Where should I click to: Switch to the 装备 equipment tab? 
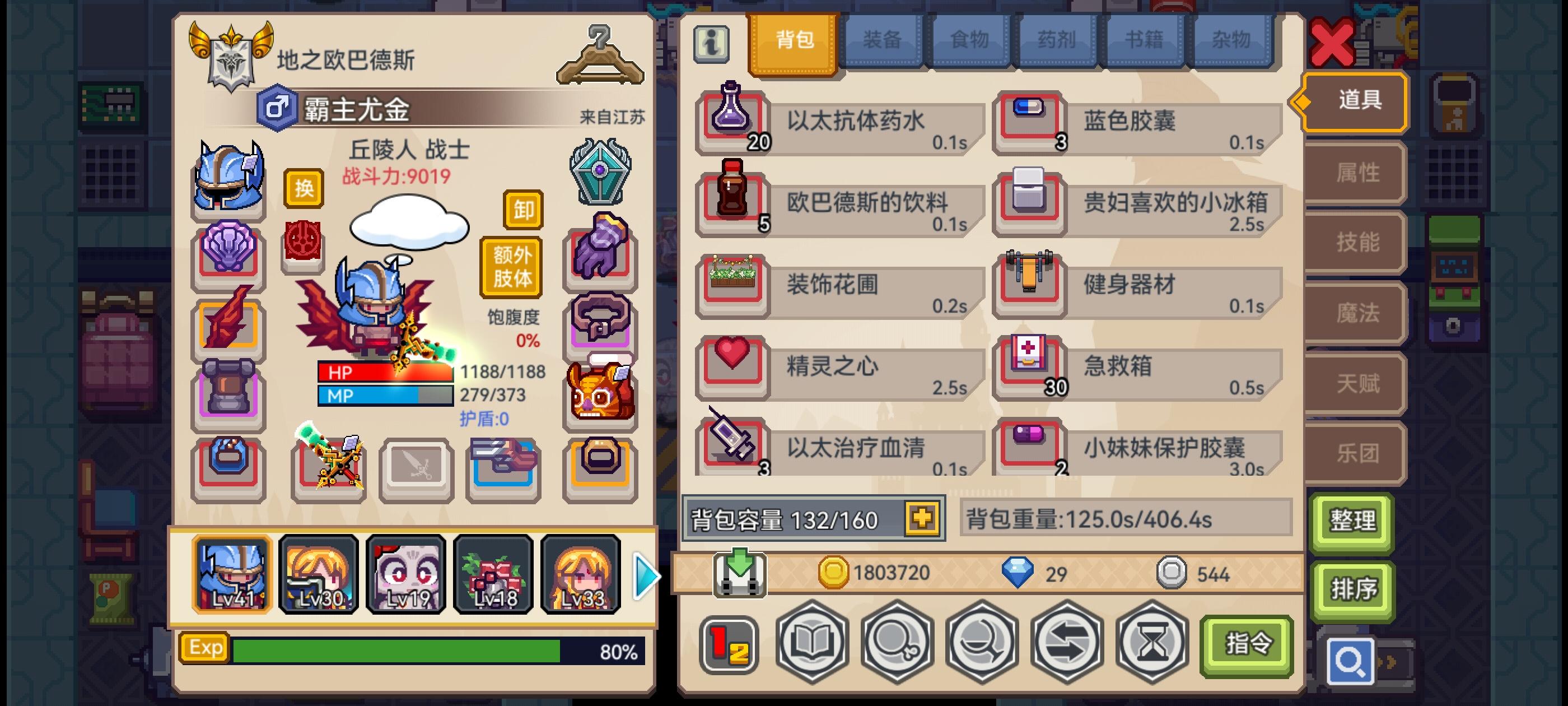tap(883, 40)
